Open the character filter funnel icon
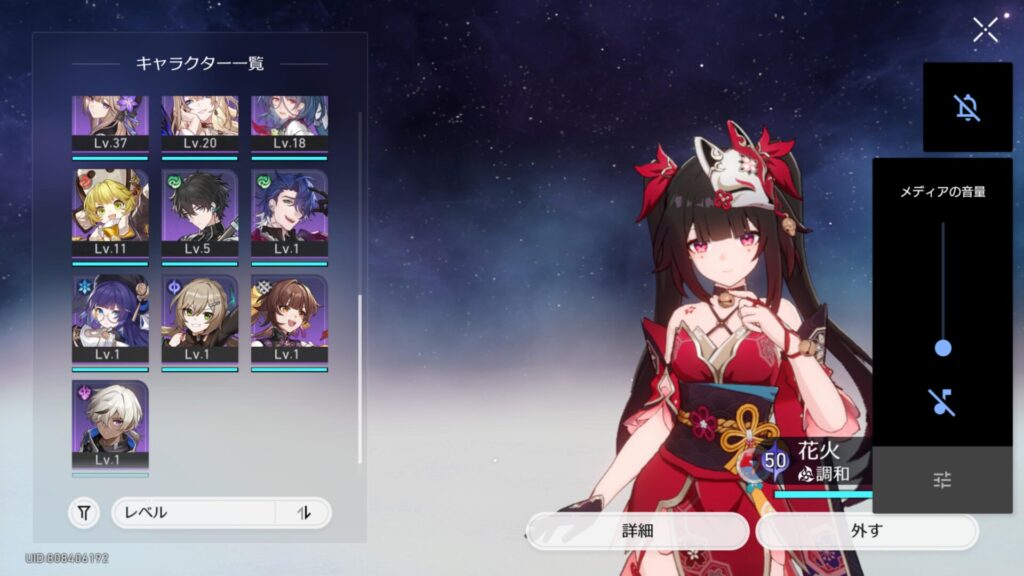The height and width of the screenshot is (576, 1024). tap(84, 513)
